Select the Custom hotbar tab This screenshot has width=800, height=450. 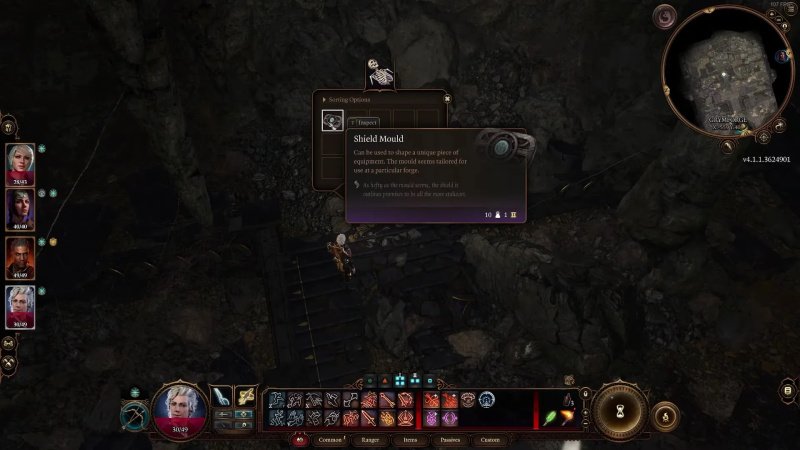click(x=489, y=439)
